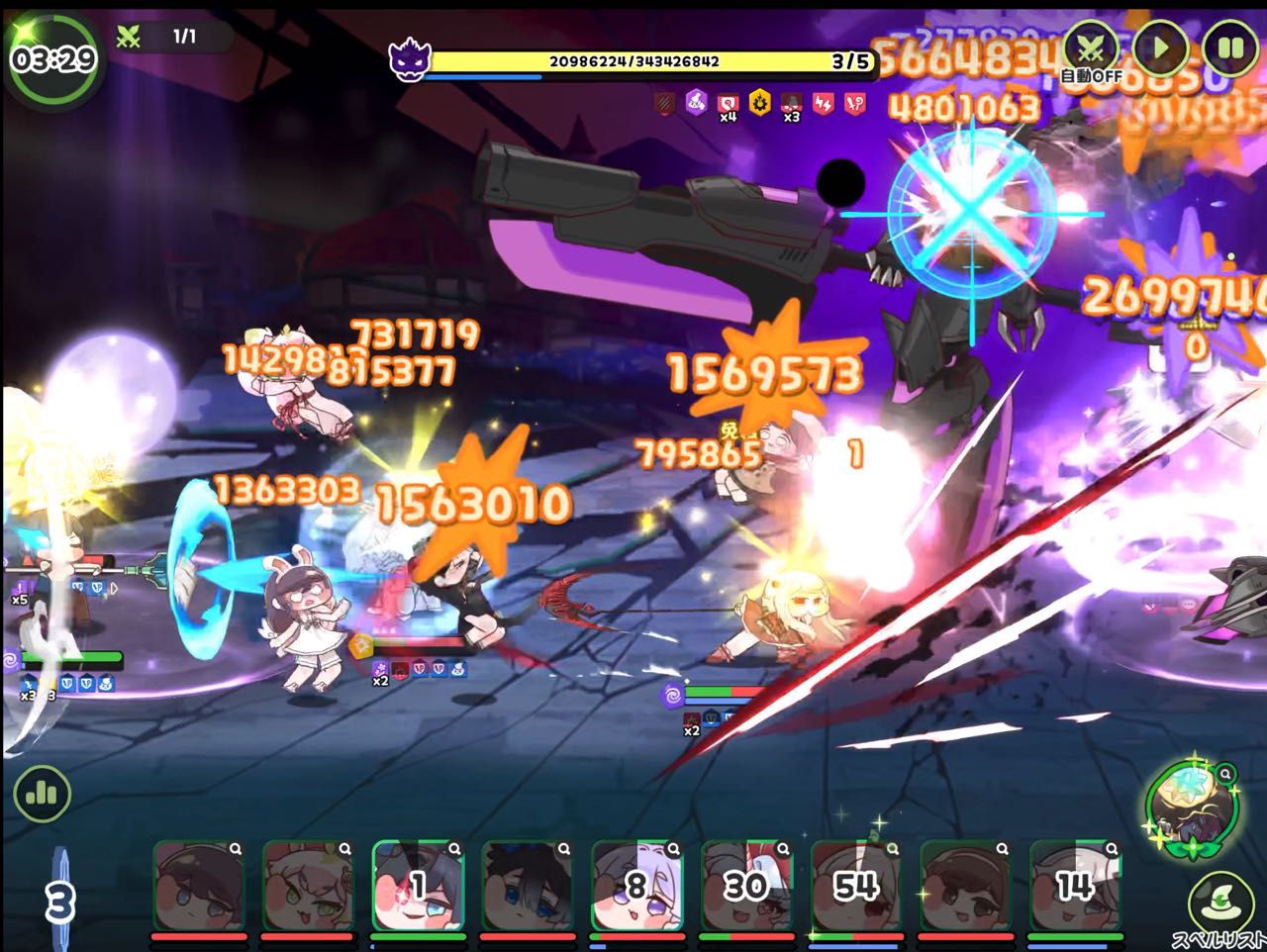Image resolution: width=1267 pixels, height=952 pixels.
Task: Pause the battle
Action: (1230, 48)
